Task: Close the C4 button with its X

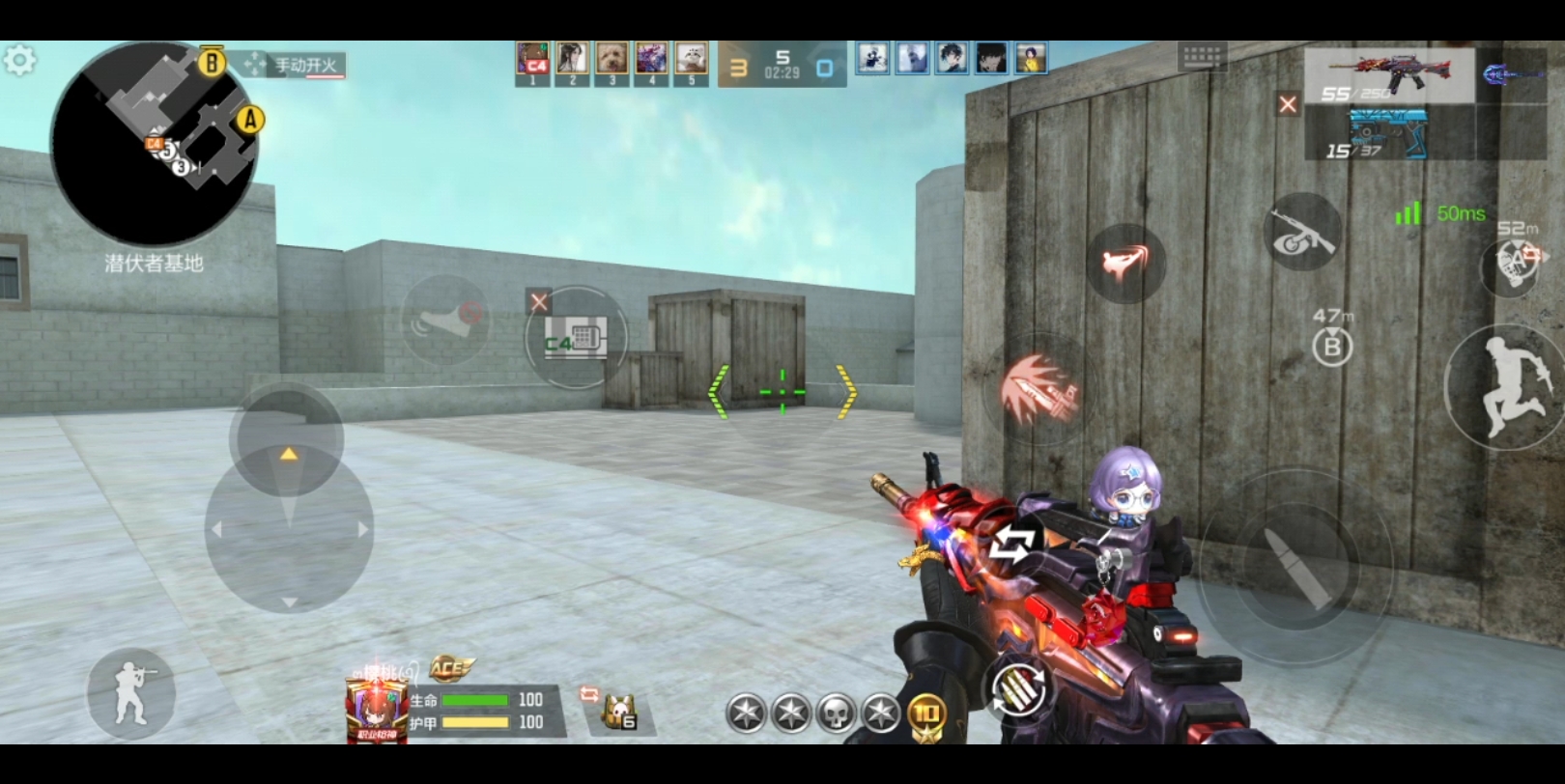Action: (539, 302)
